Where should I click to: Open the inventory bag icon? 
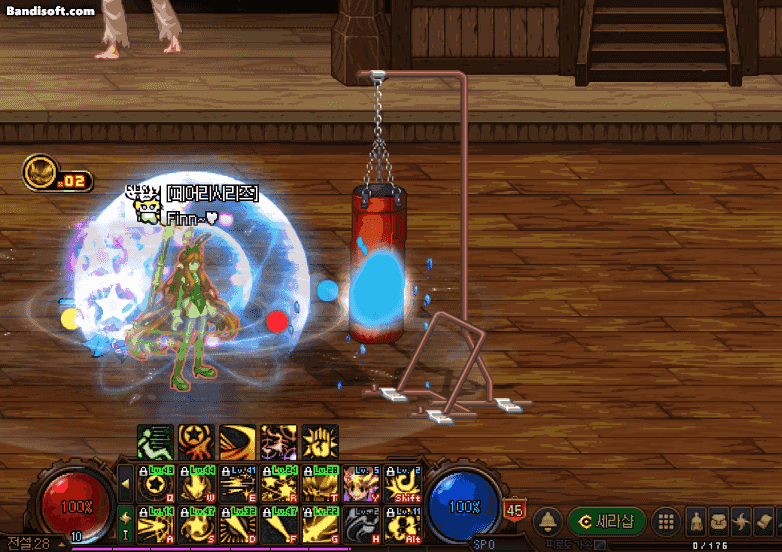tap(719, 521)
